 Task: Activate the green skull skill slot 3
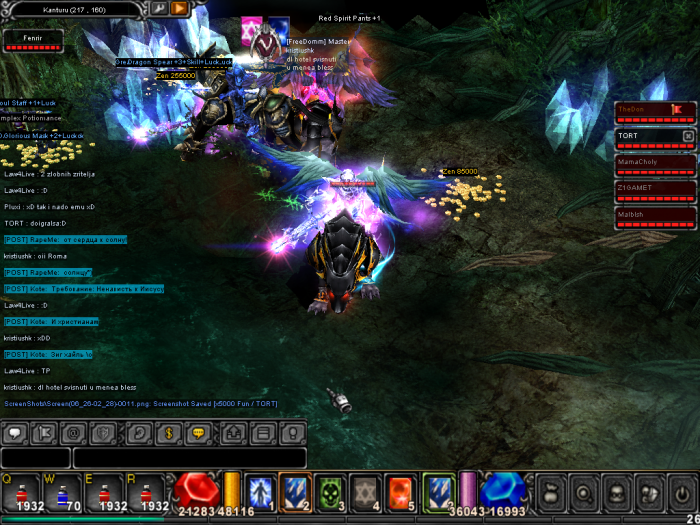[x=328, y=491]
